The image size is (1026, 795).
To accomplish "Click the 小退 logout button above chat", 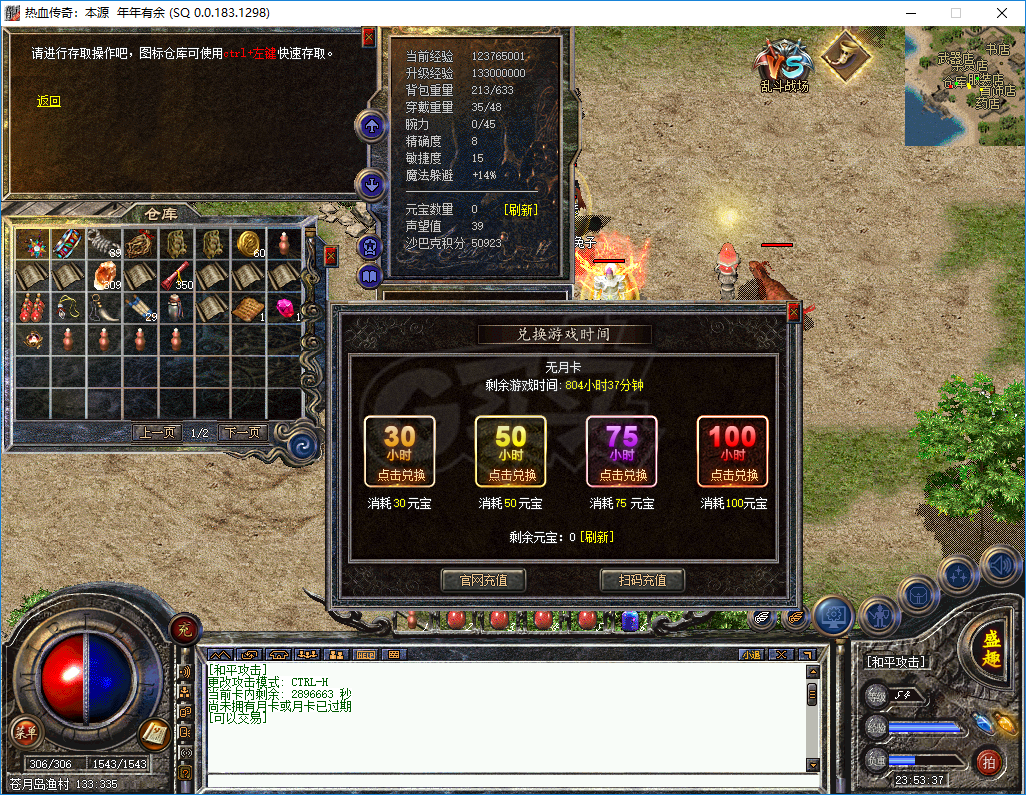I will [751, 655].
